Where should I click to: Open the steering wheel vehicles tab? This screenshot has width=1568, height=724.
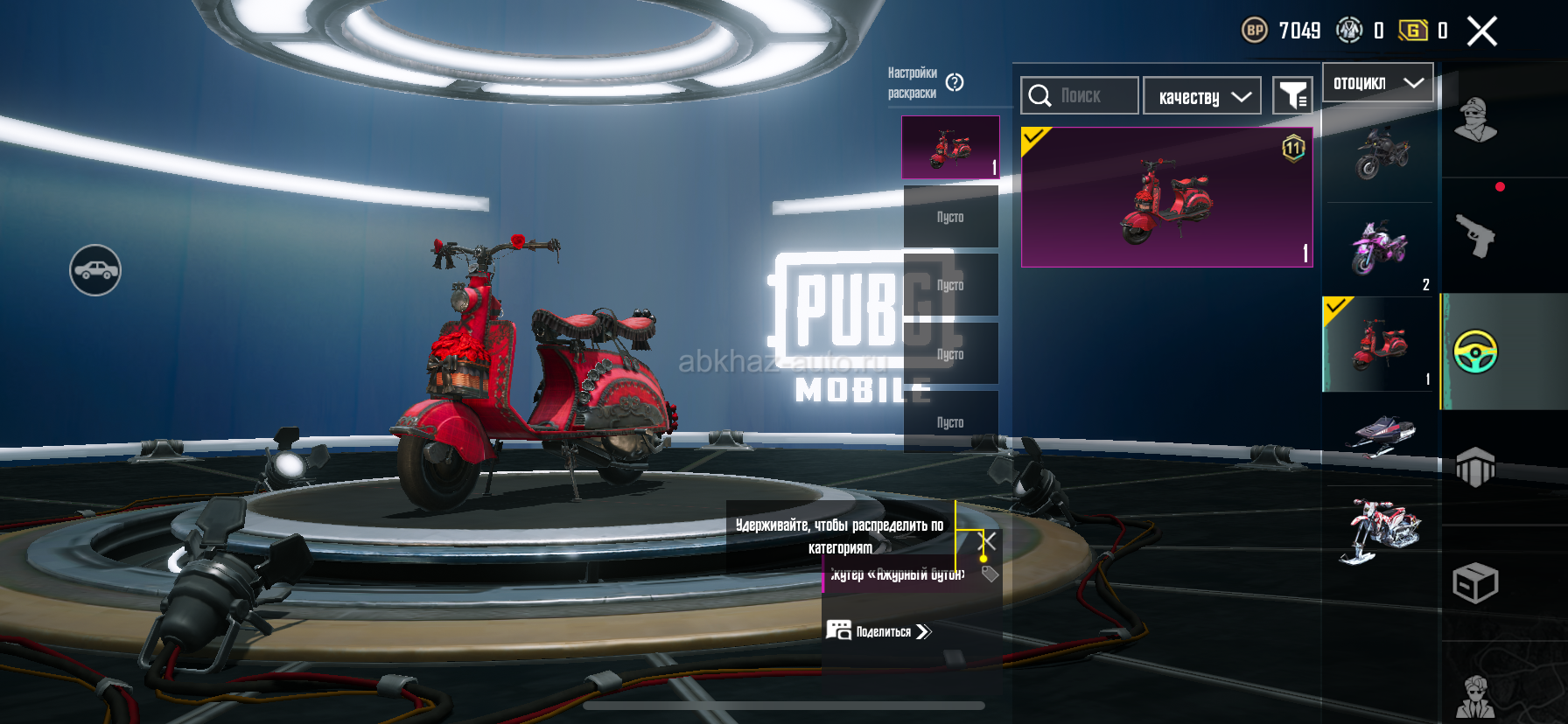(1476, 352)
